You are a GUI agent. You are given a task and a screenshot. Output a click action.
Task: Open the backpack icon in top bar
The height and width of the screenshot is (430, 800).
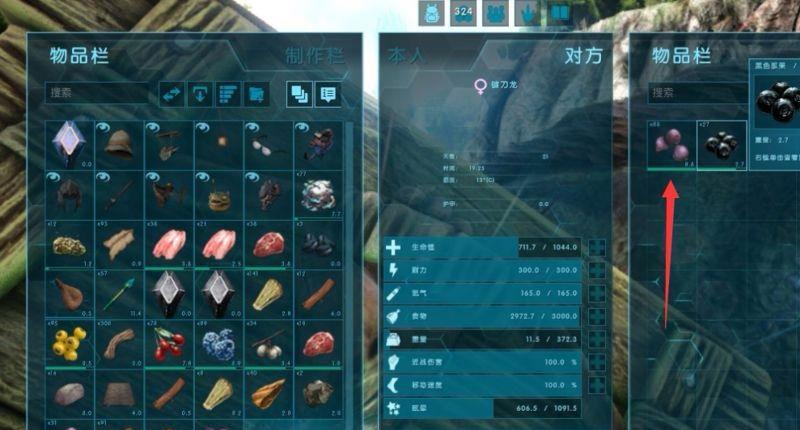[431, 13]
